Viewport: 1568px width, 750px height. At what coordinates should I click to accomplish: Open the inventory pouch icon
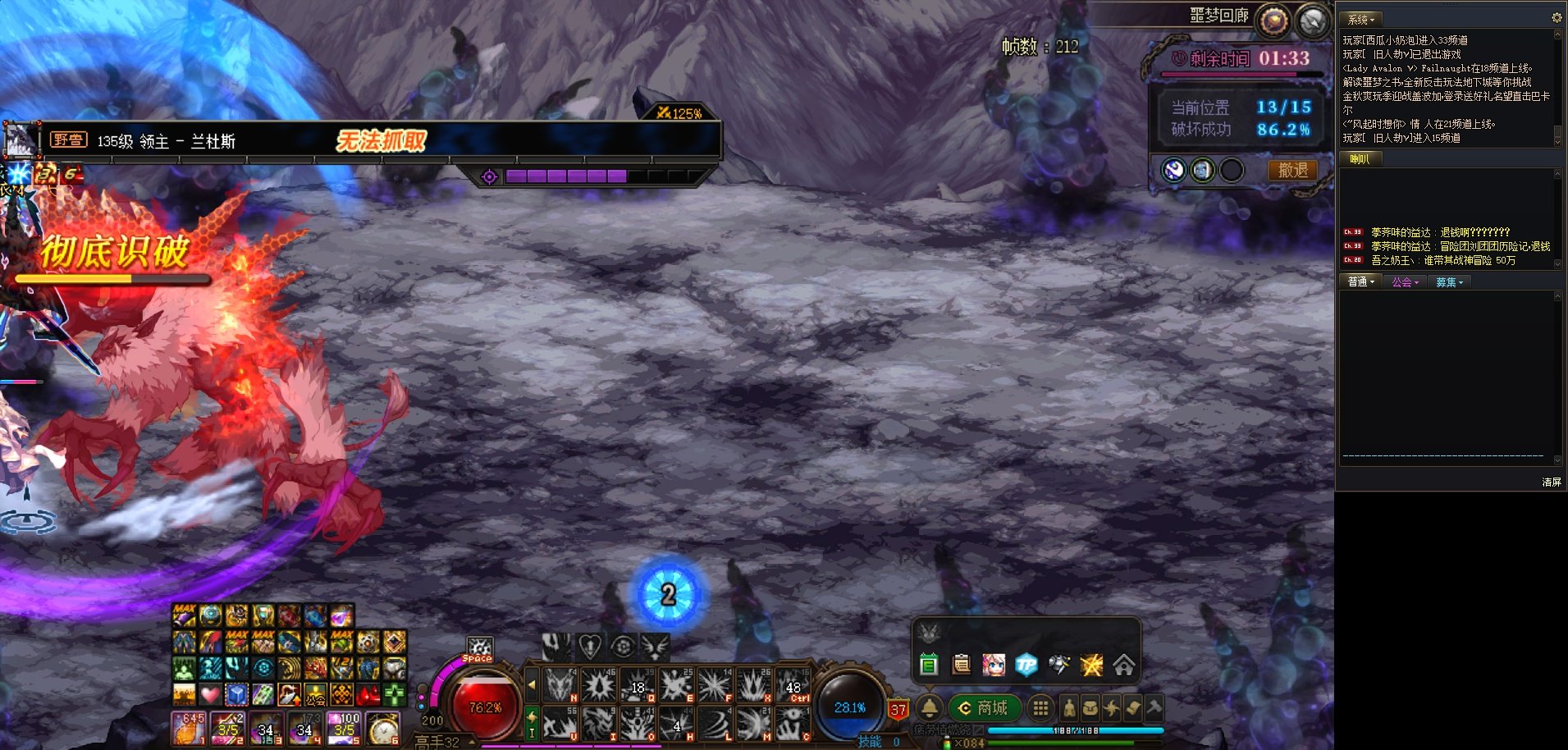click(x=1090, y=707)
